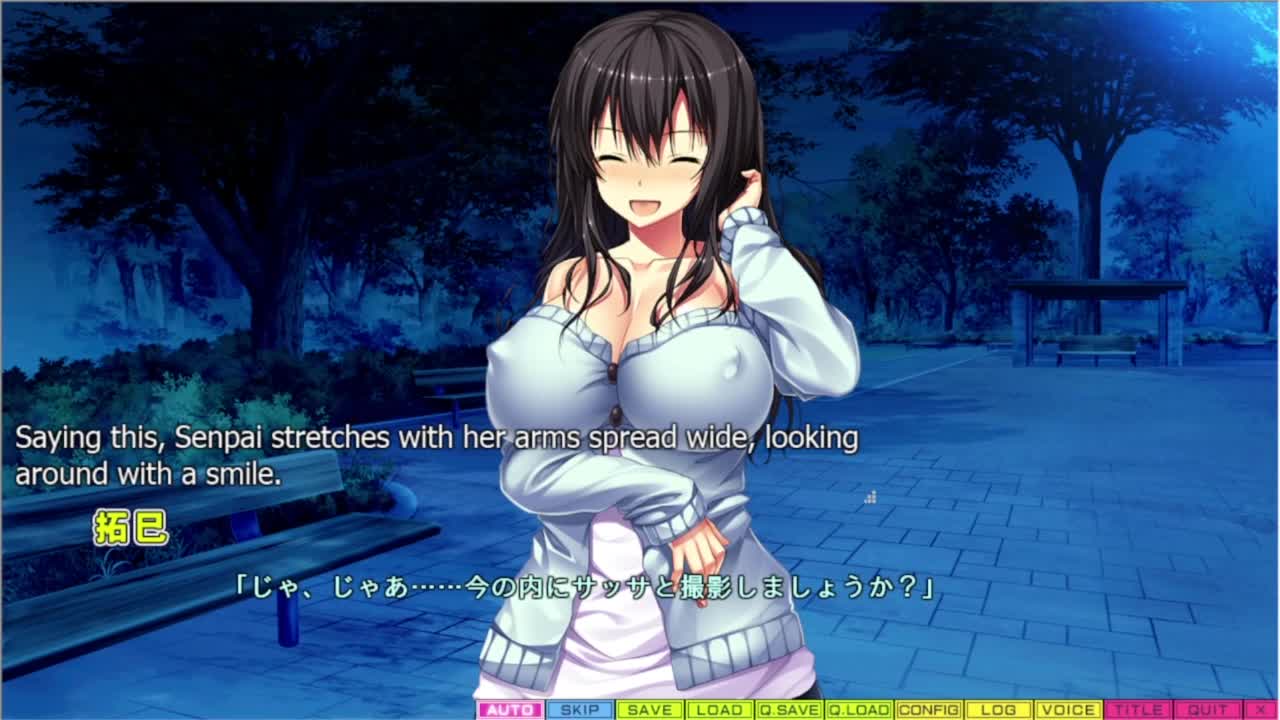The image size is (1280, 720).
Task: Show the dialogue LOG
Action: (998, 710)
